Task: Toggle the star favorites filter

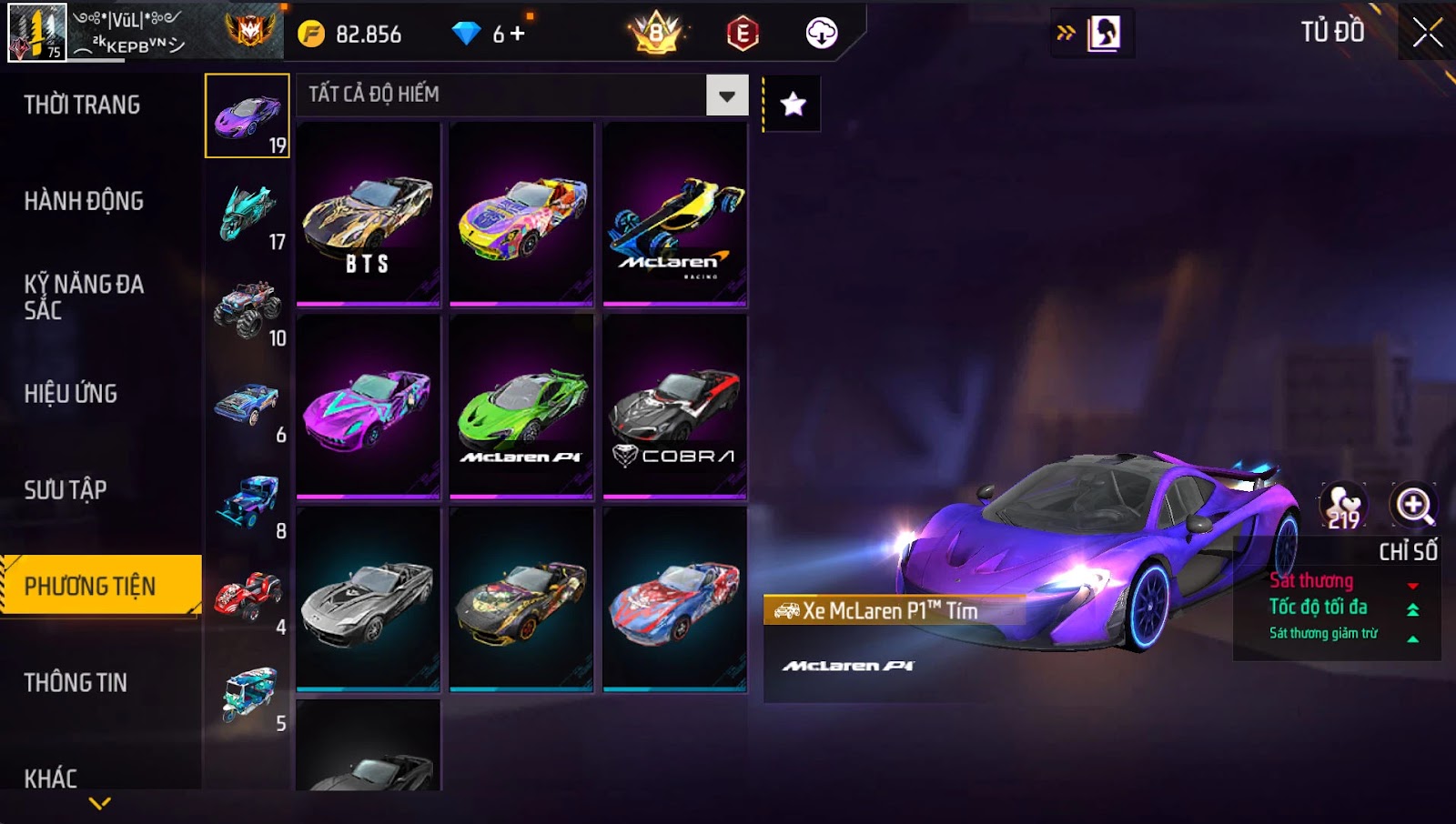Action: coord(793,105)
